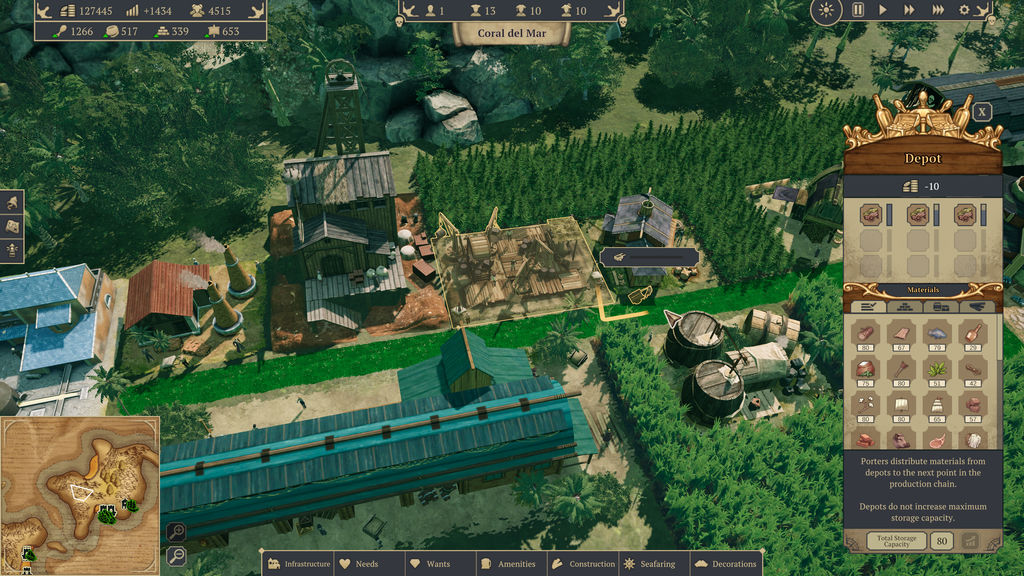Screen dimensions: 1024x576
Task: Set game speed to normal play
Action: click(882, 10)
